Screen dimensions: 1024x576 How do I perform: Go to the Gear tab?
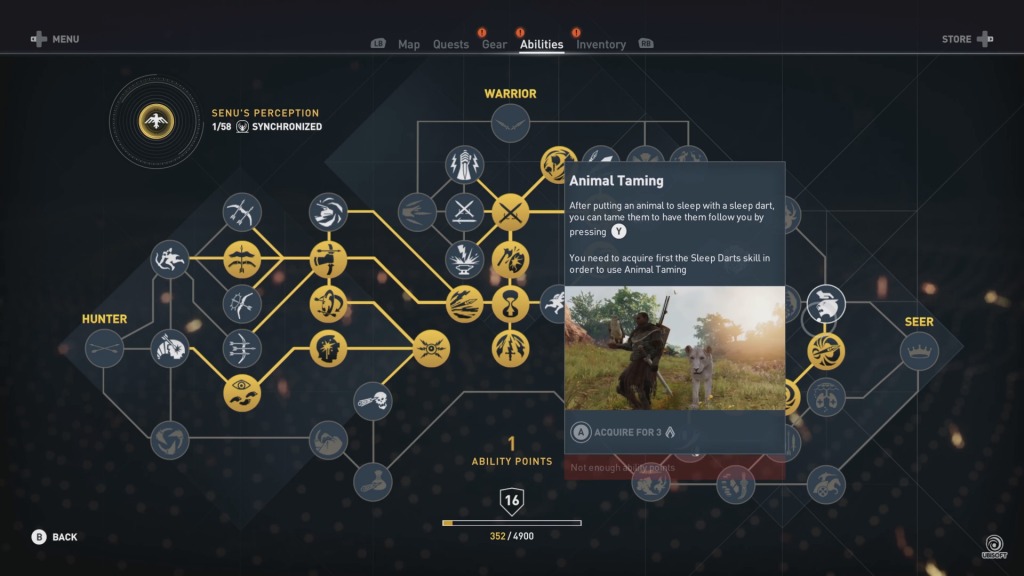click(494, 44)
